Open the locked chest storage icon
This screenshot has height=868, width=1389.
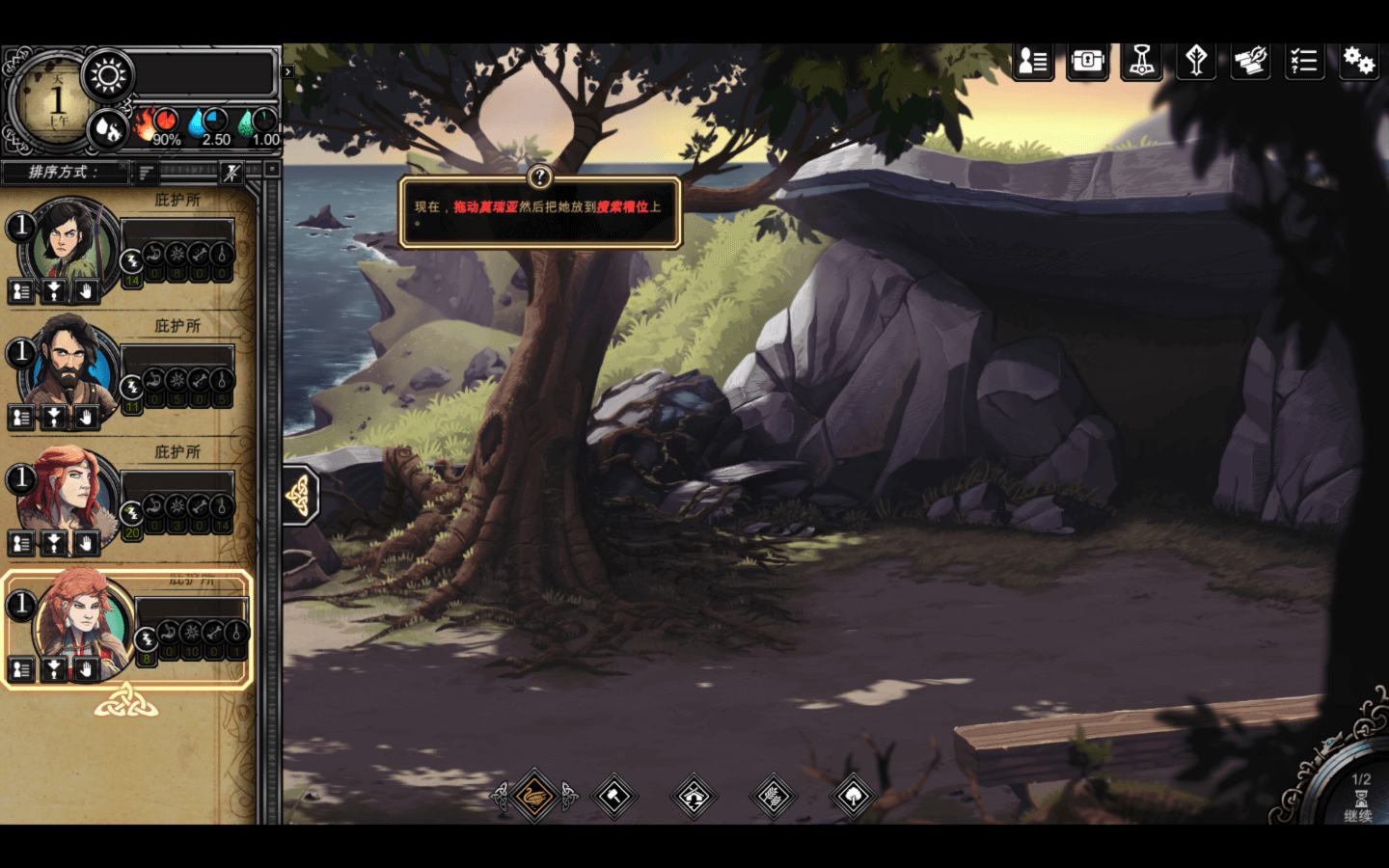(1087, 62)
